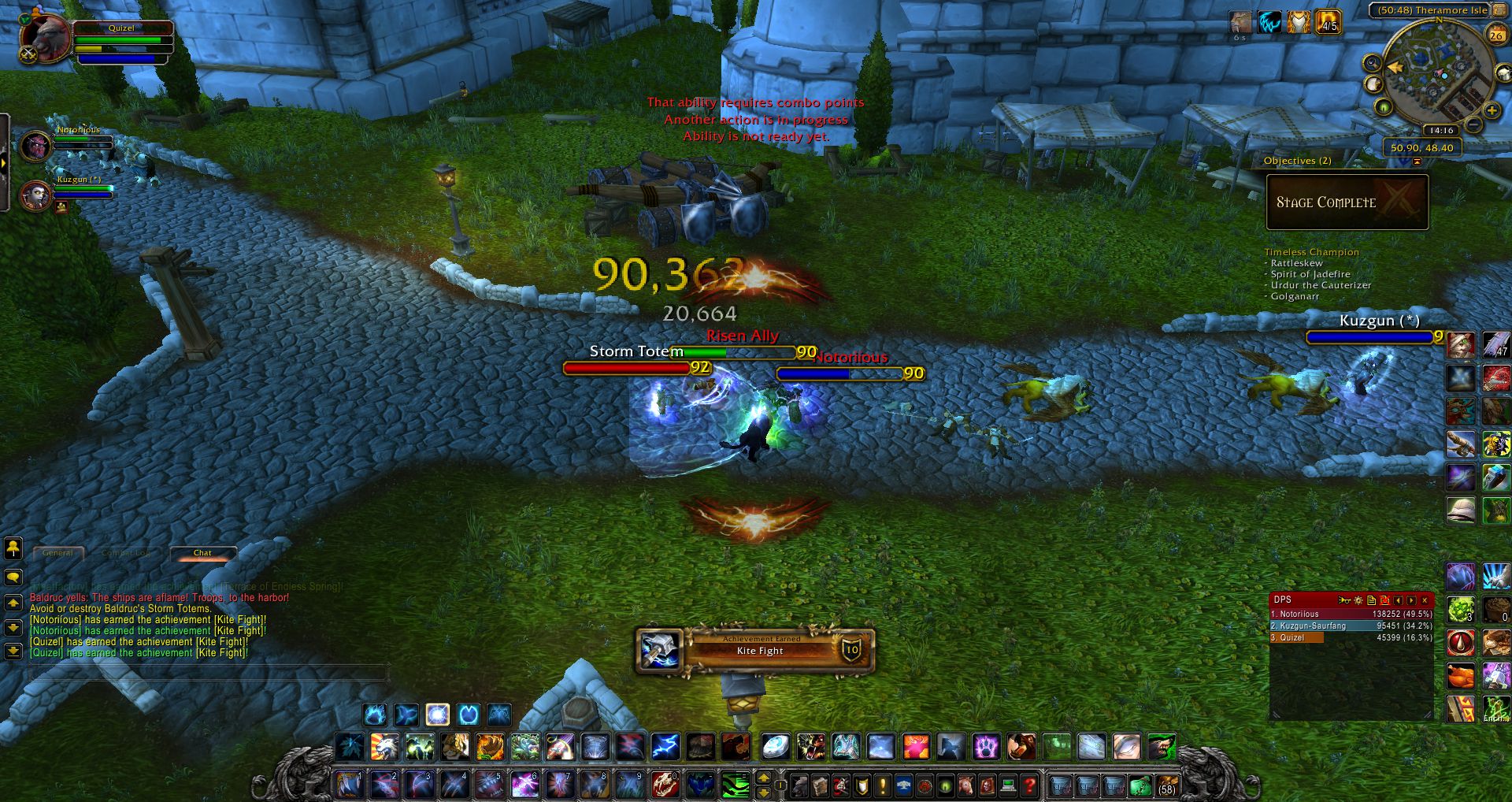Close the DPS meter window
This screenshot has height=802, width=1512.
pyautogui.click(x=1425, y=600)
